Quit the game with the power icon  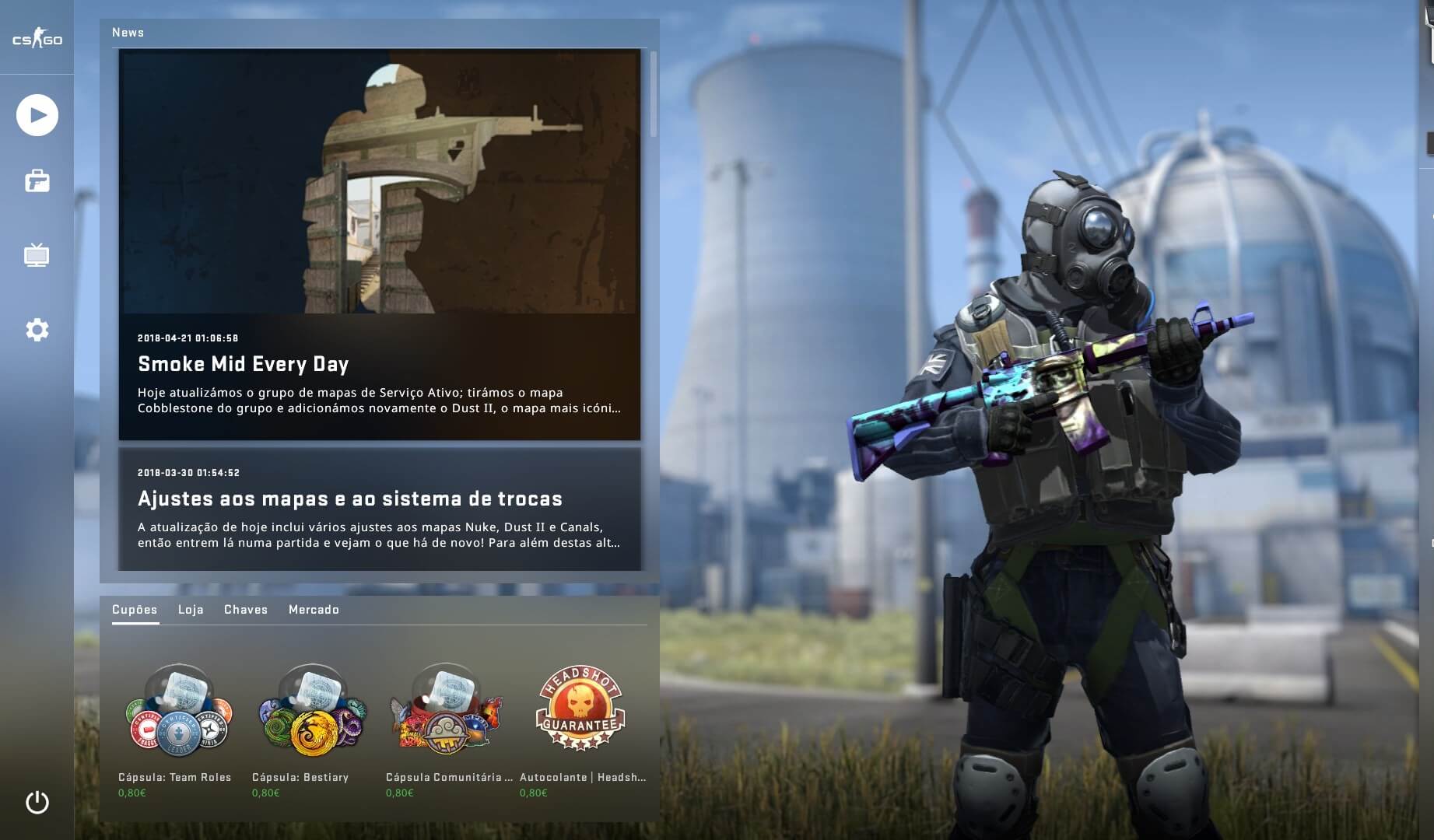(37, 802)
